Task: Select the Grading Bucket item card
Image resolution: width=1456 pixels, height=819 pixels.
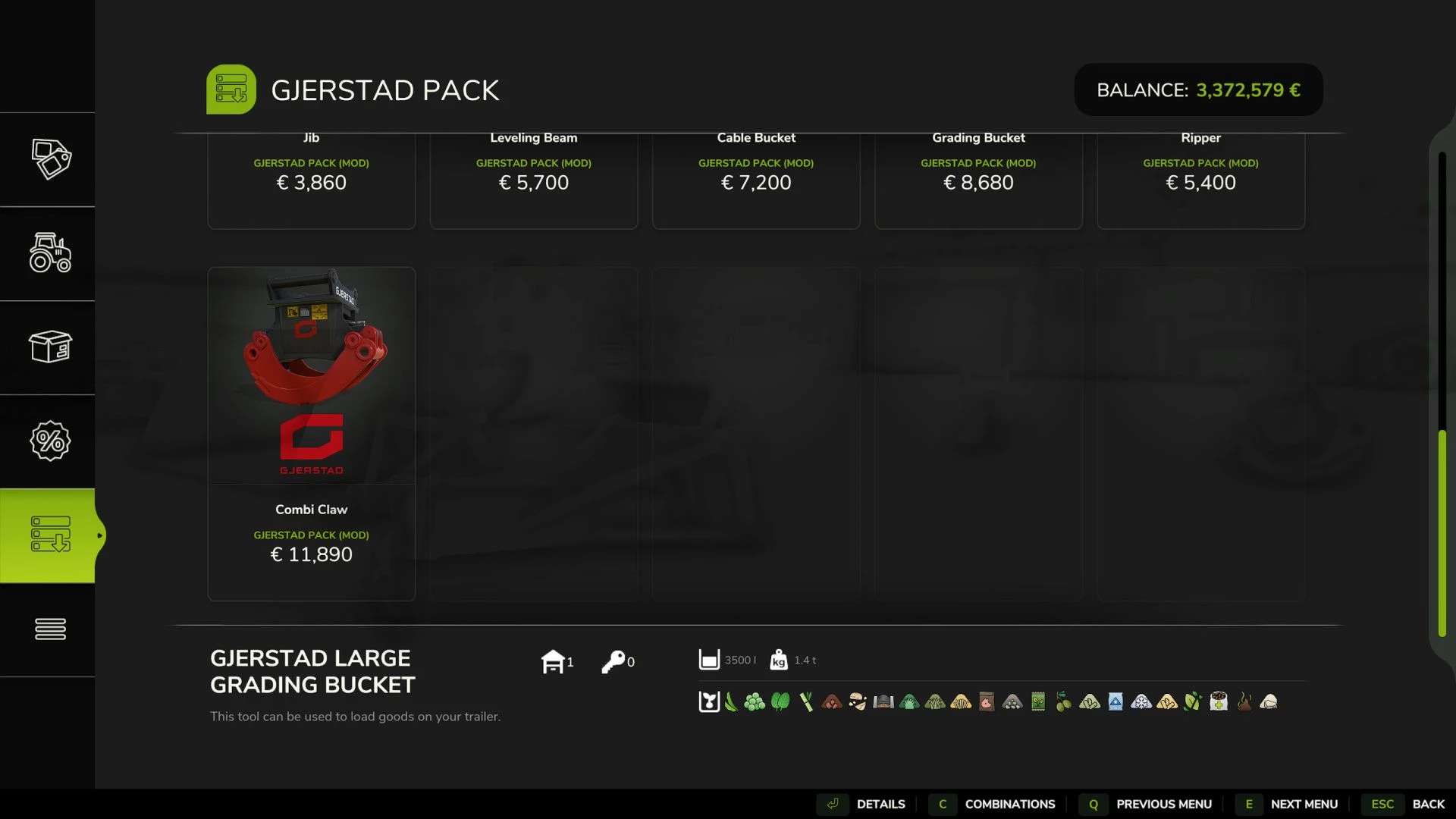Action: (978, 180)
